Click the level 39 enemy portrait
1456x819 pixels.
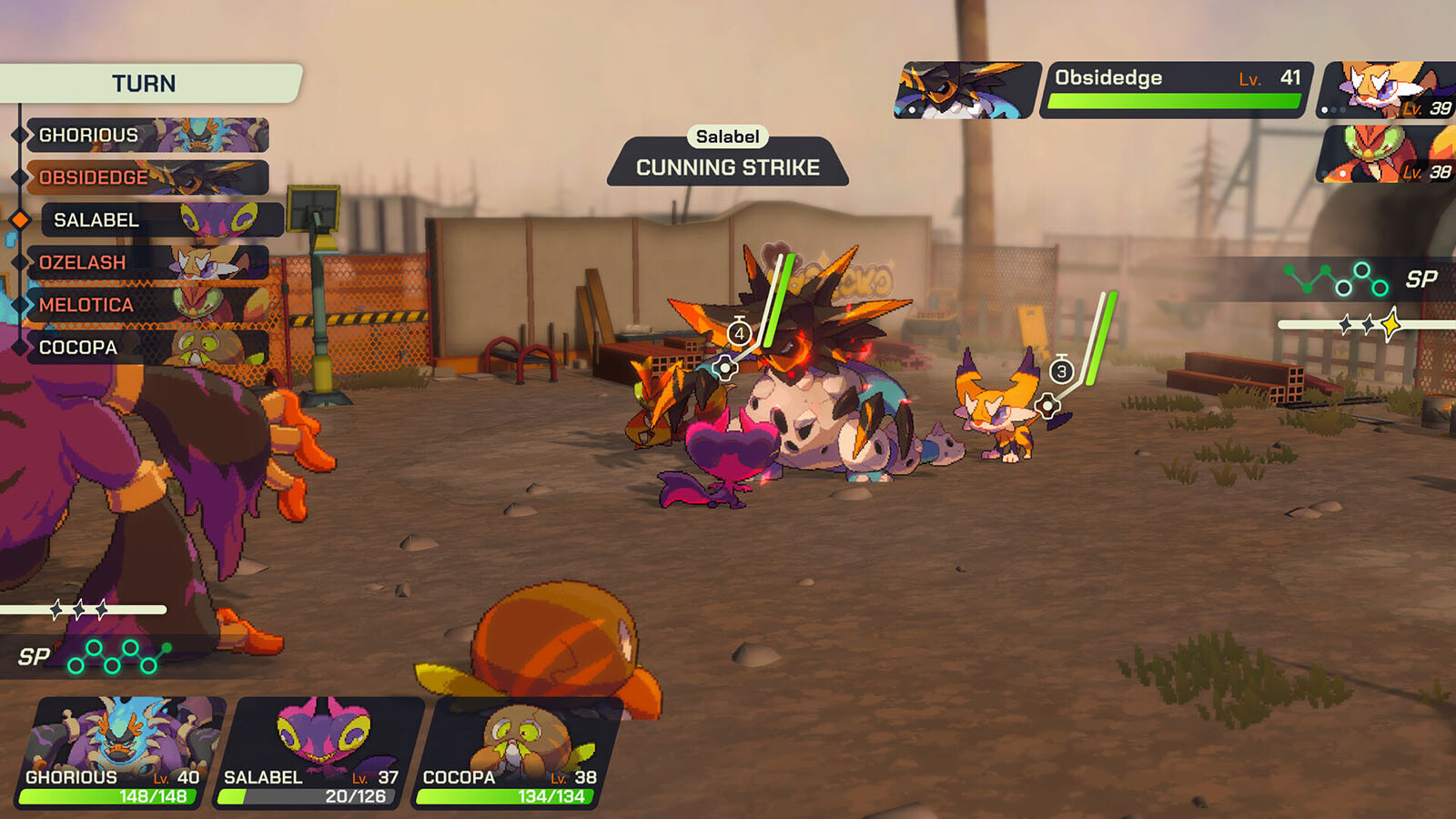(1386, 90)
